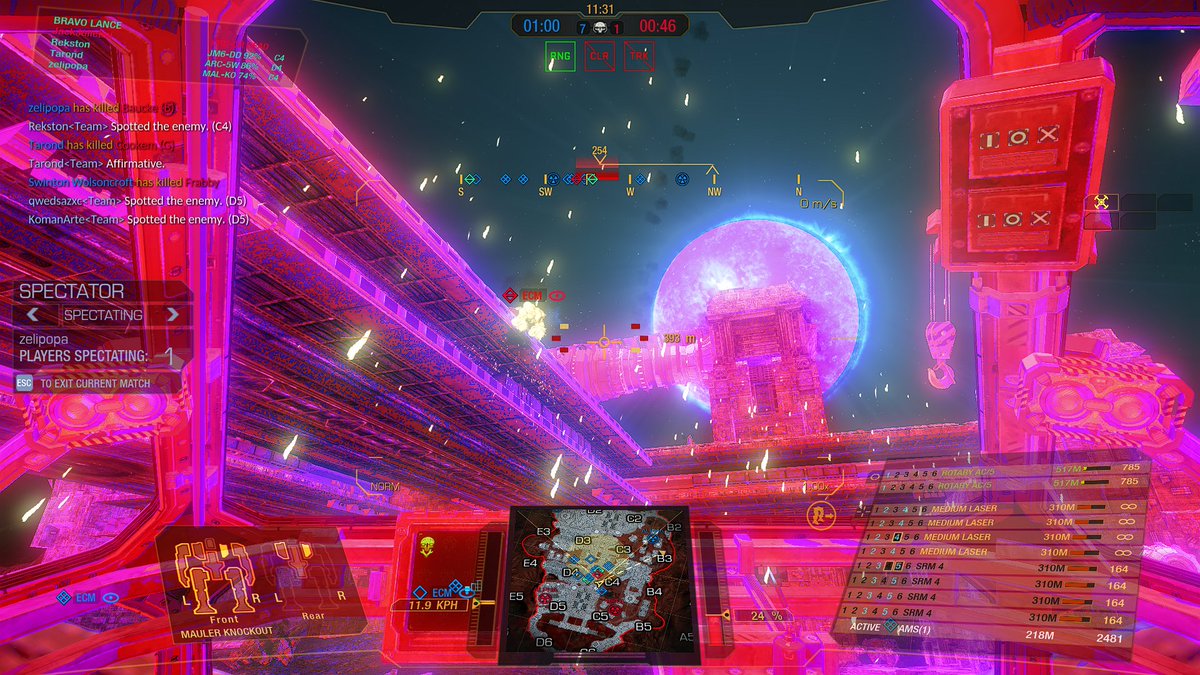Click Tarond in the Bravo Lance list

pyautogui.click(x=67, y=55)
